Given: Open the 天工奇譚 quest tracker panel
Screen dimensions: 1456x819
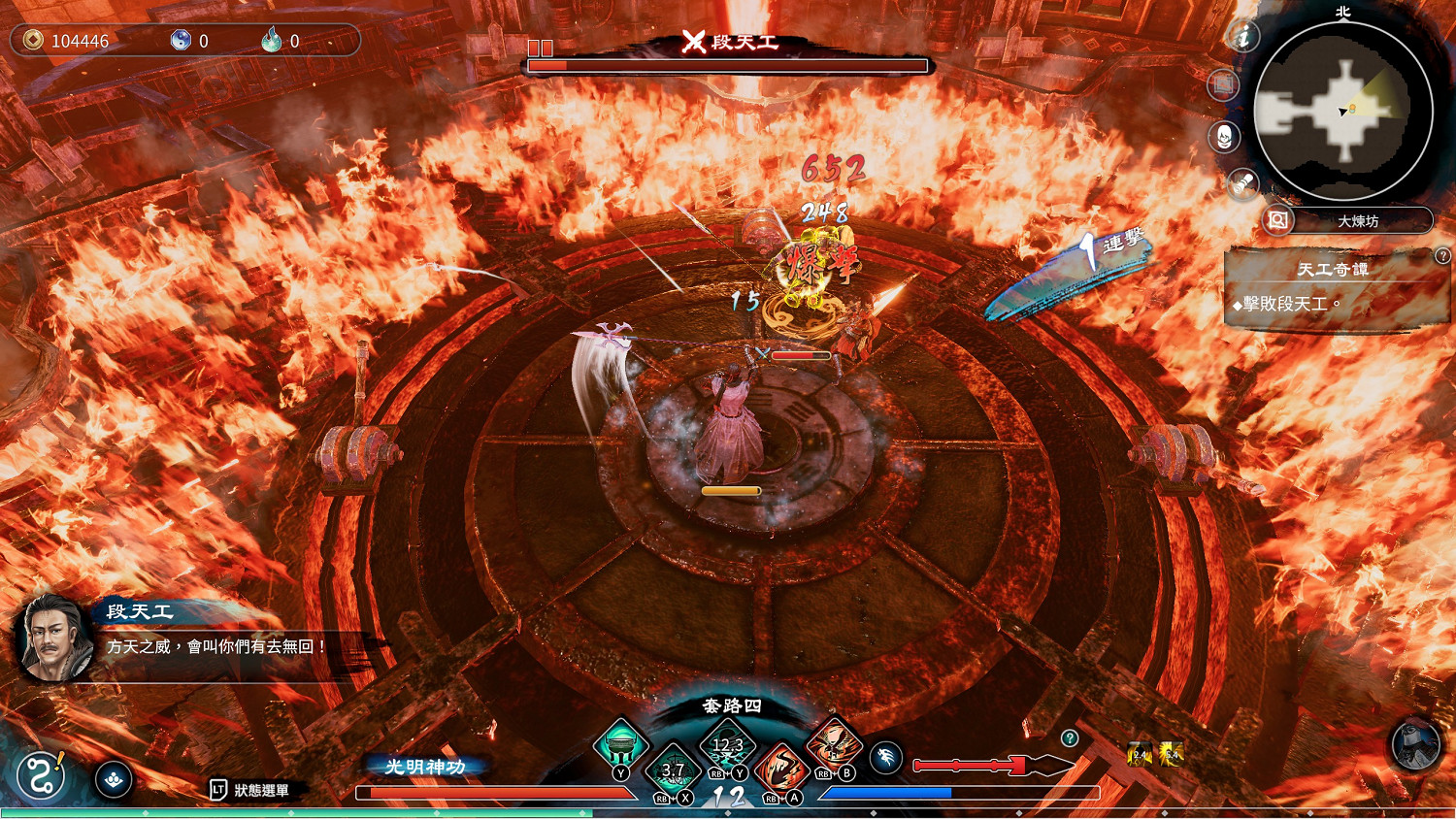Looking at the screenshot, I should (x=1334, y=287).
